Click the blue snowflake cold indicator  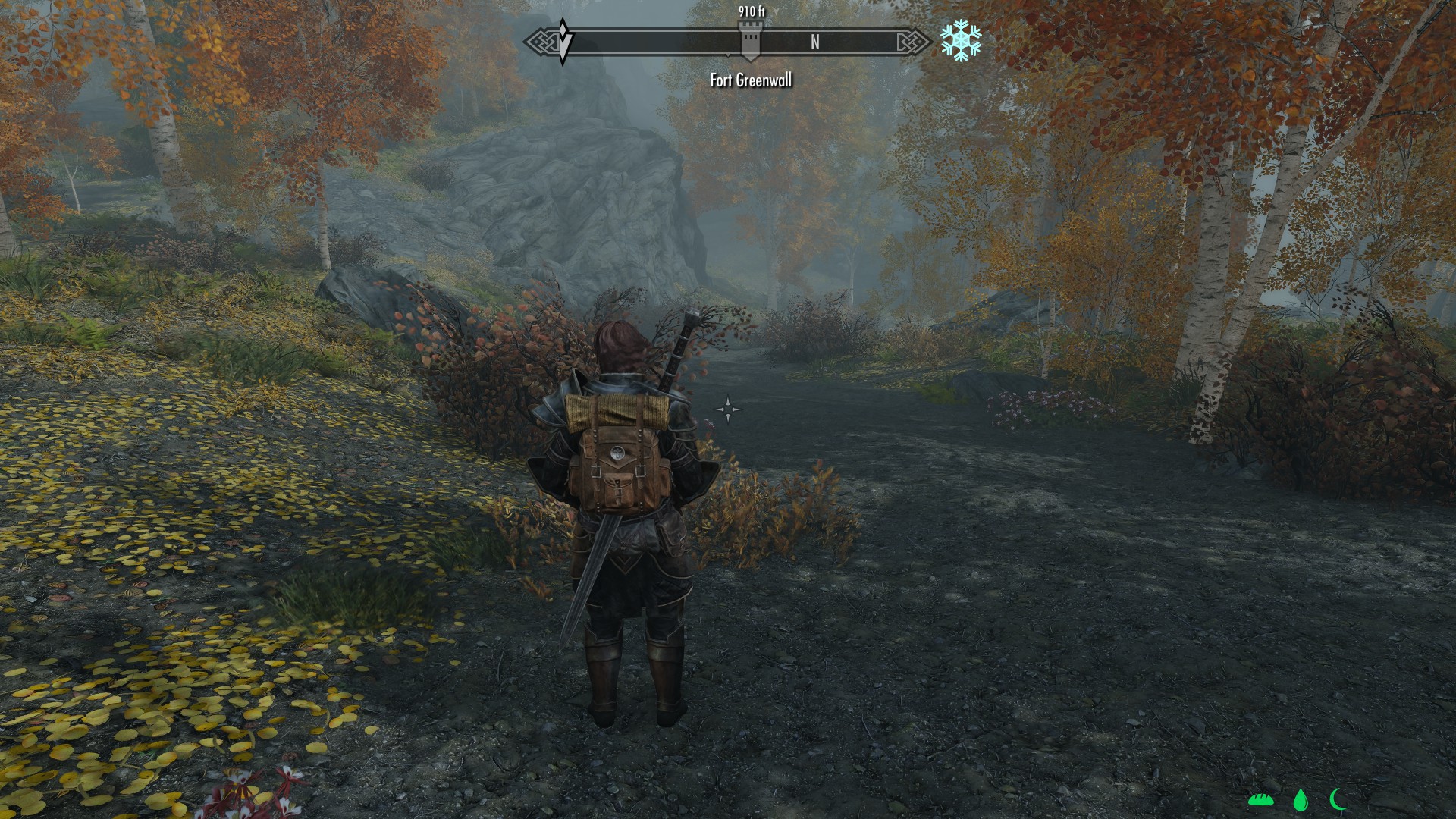pos(961,41)
